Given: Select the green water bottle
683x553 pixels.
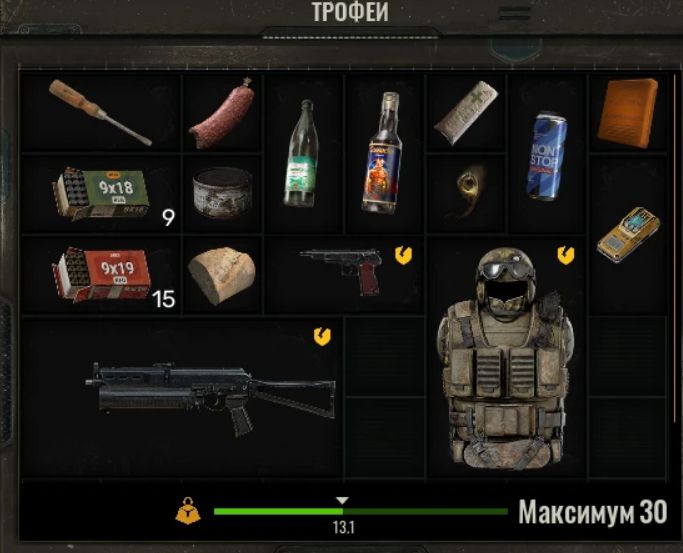Looking at the screenshot, I should point(303,153).
